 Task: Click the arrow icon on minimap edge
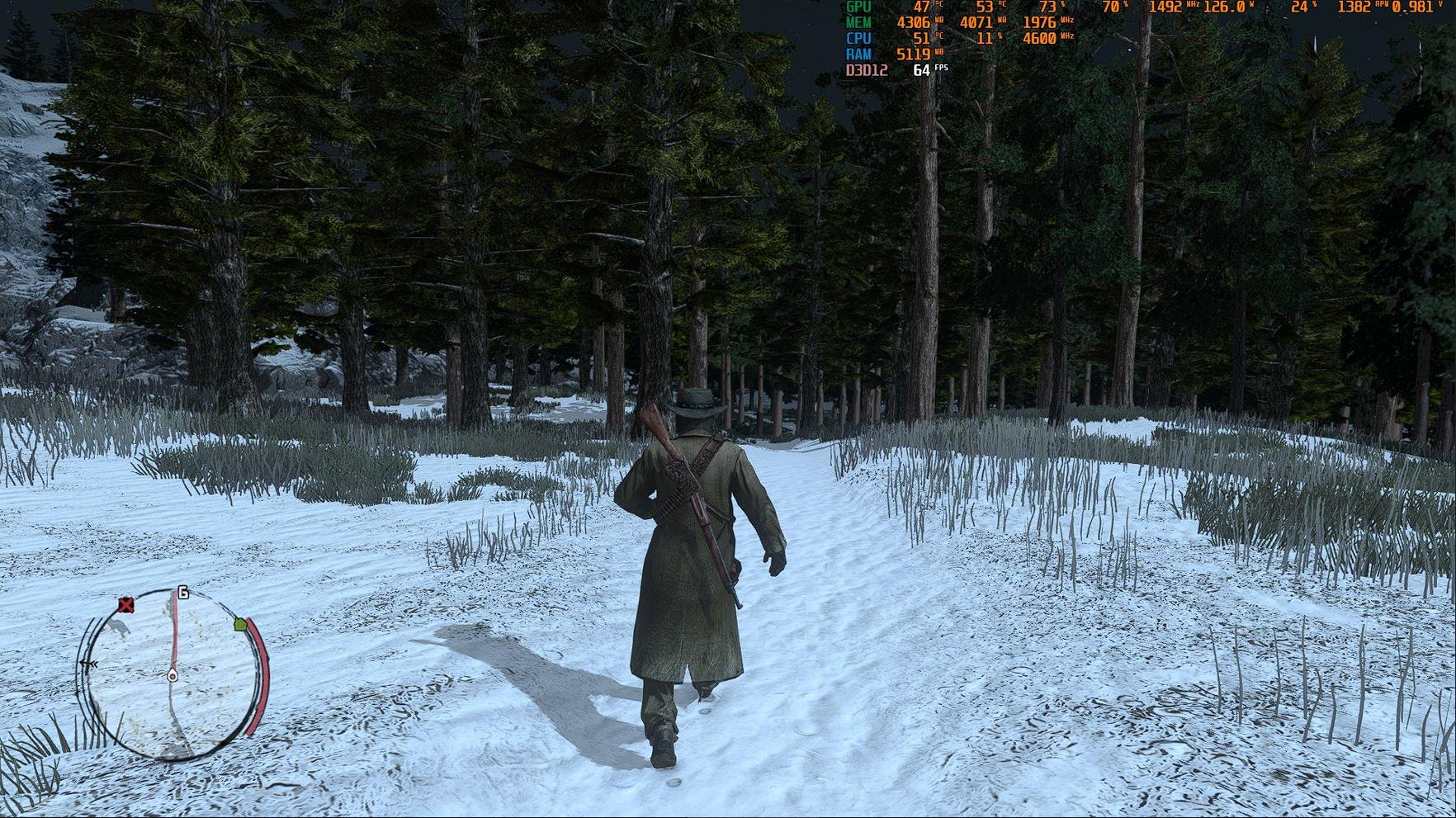point(88,664)
